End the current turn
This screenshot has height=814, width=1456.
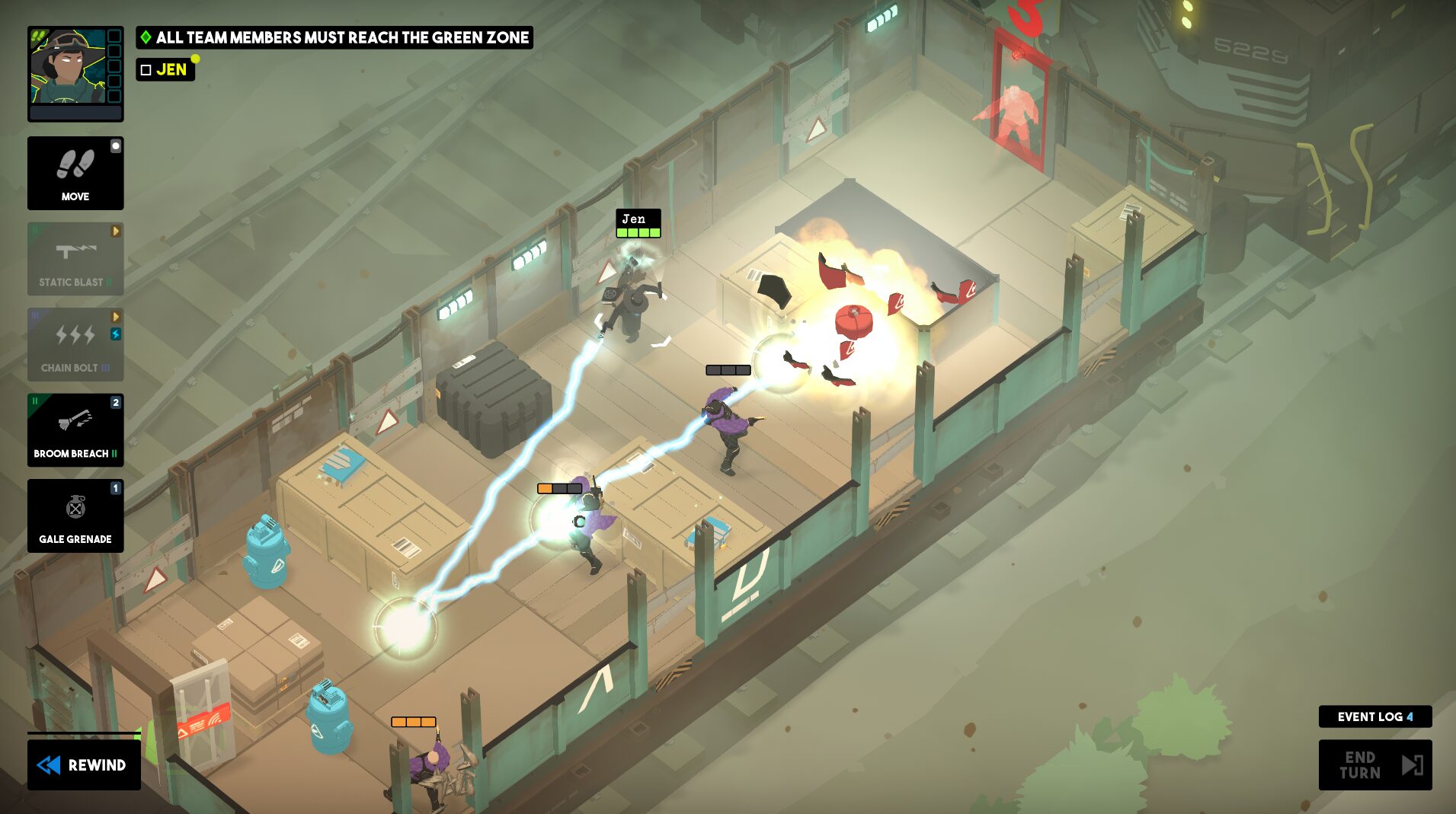click(1374, 765)
